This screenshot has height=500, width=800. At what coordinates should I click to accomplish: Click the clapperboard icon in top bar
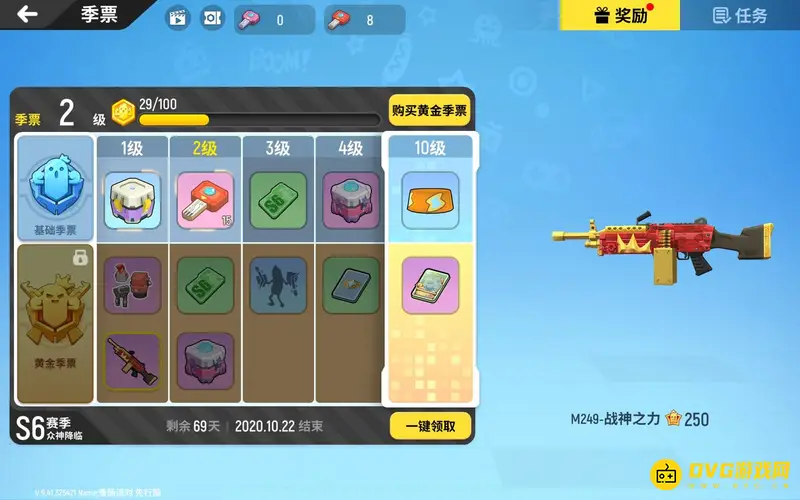pyautogui.click(x=178, y=18)
